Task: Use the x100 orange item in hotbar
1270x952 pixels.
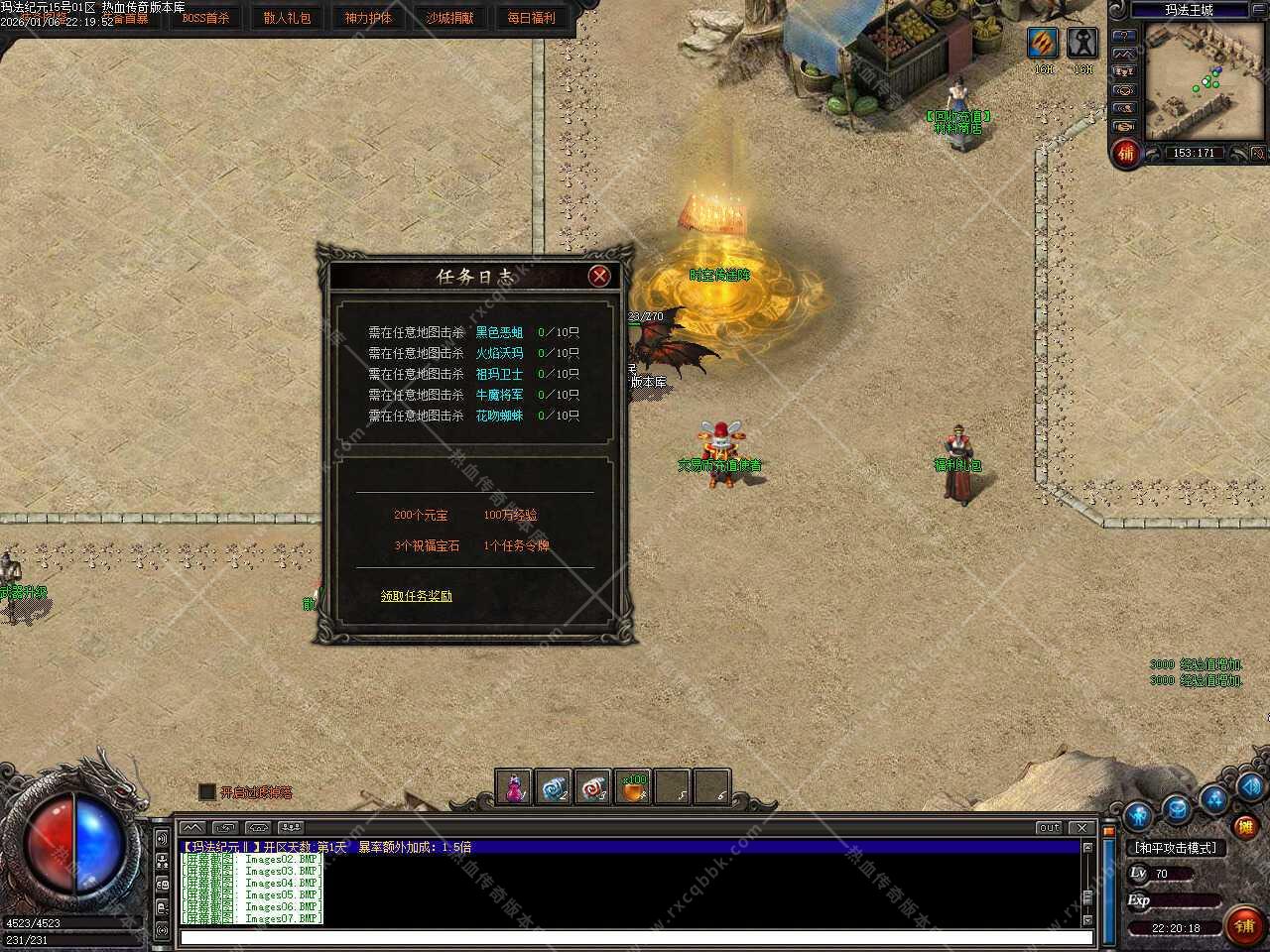Action: (x=633, y=788)
